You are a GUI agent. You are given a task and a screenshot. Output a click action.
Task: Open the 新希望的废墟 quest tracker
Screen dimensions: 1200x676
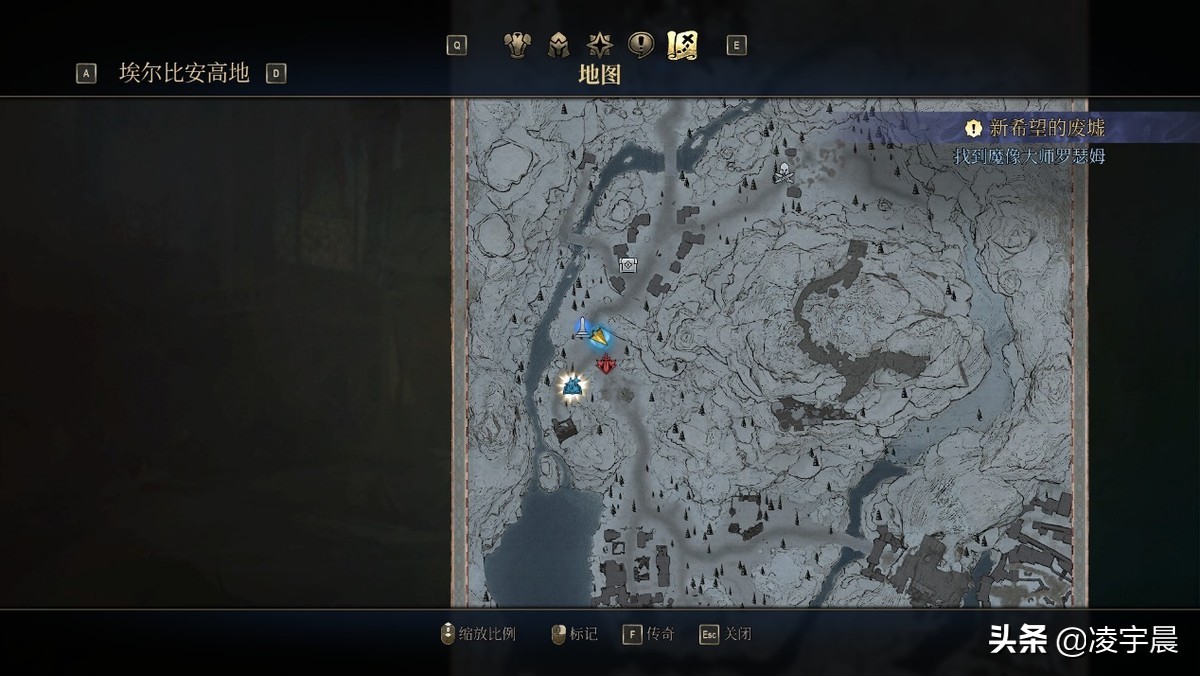[1046, 128]
